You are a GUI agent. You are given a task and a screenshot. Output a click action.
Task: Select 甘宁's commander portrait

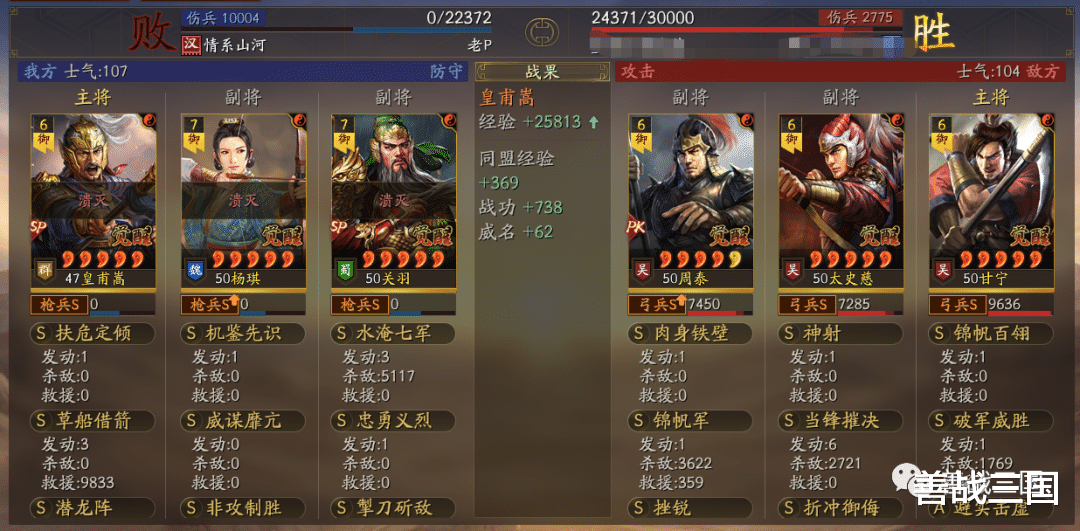coord(991,200)
